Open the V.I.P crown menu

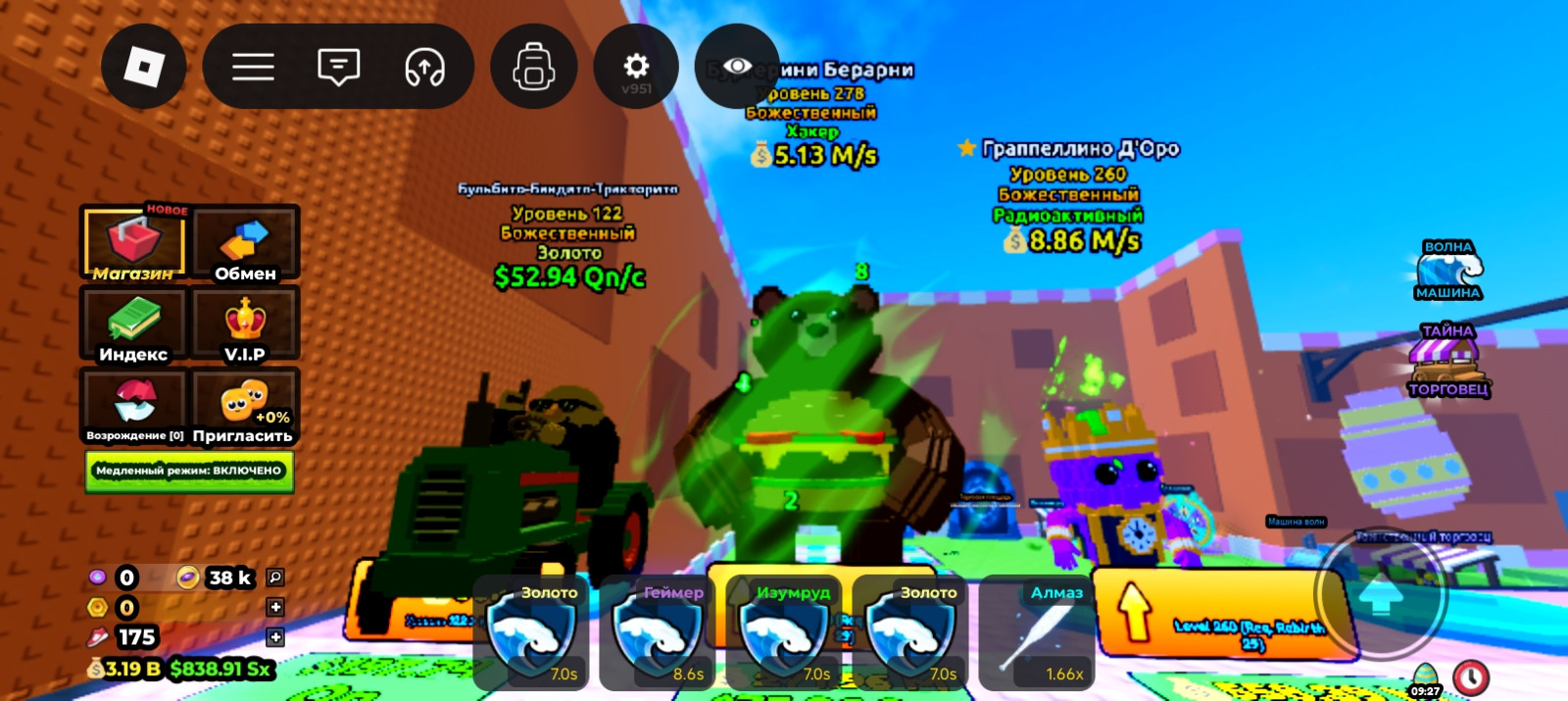point(245,325)
